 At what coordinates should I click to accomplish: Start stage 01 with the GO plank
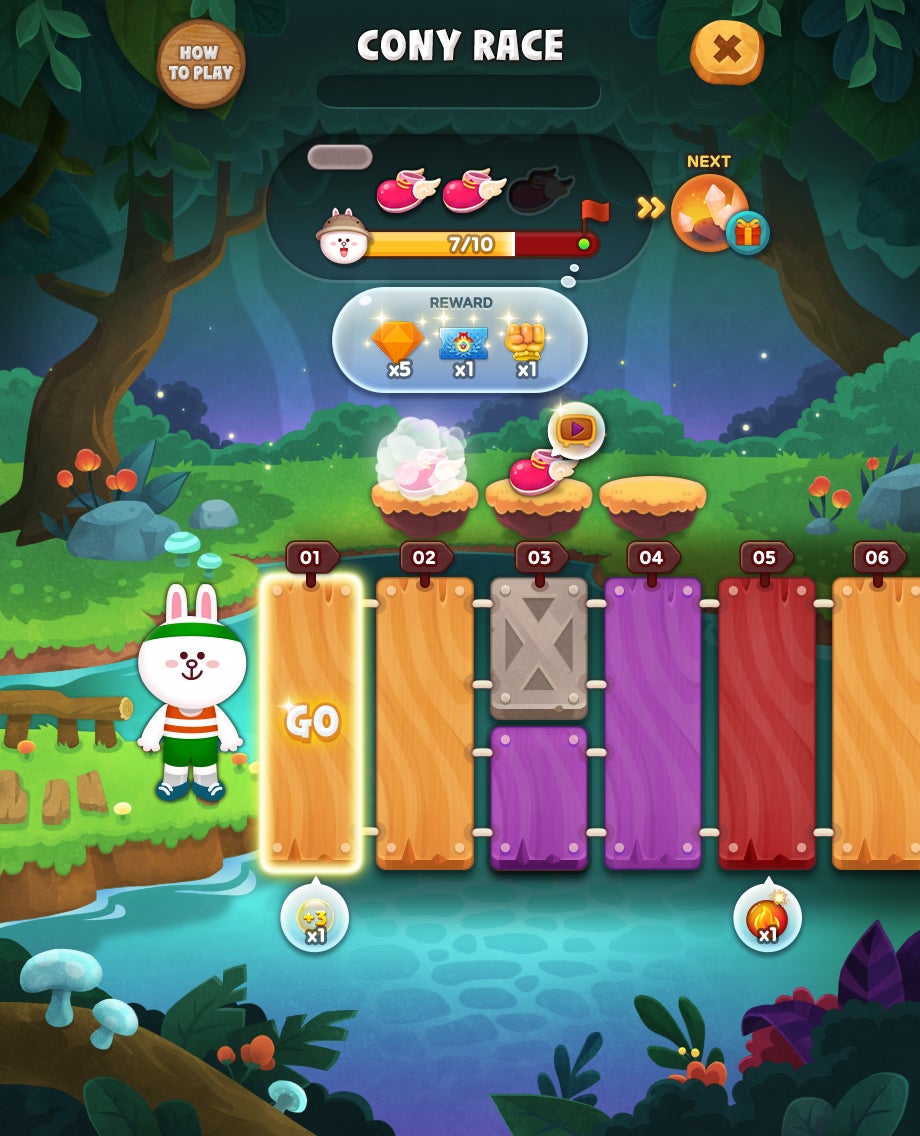click(x=311, y=721)
